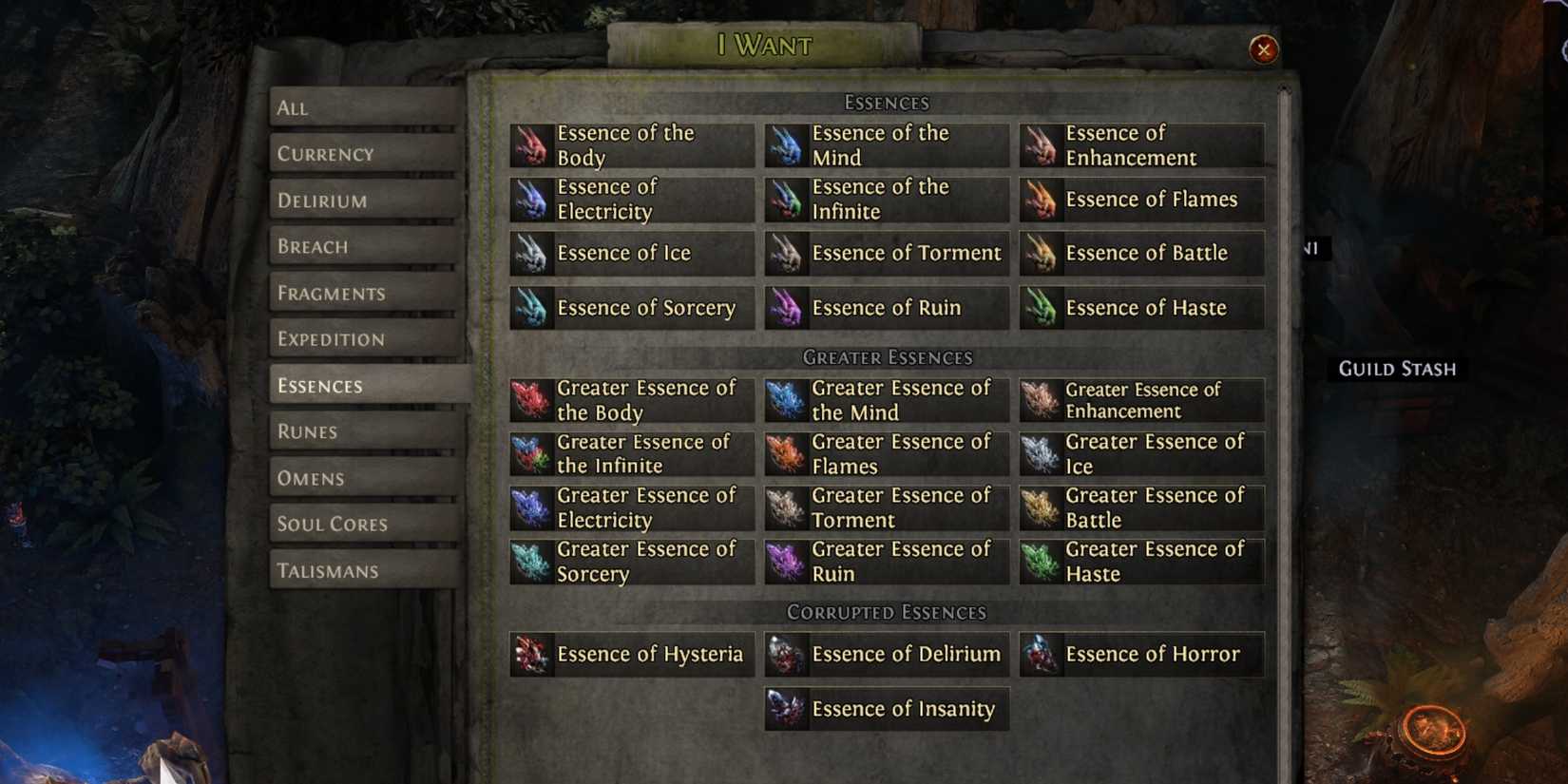Click the Greater Essence of Haste icon

pyautogui.click(x=1042, y=562)
